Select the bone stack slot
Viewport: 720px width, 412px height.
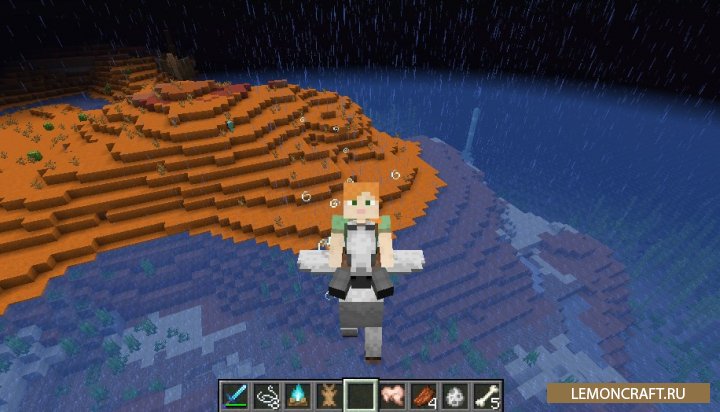coord(487,395)
